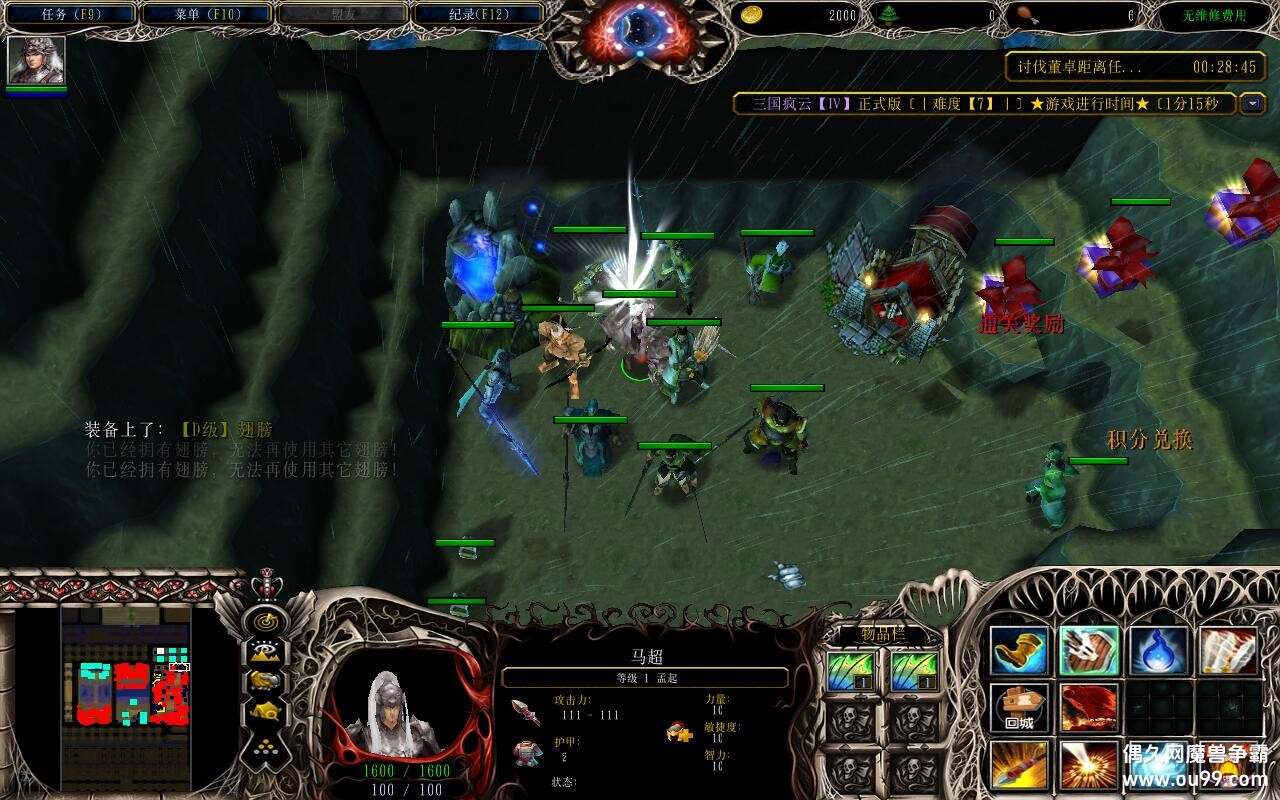Cast the bright light burst ability
Image resolution: width=1280 pixels, height=800 pixels.
click(1089, 765)
